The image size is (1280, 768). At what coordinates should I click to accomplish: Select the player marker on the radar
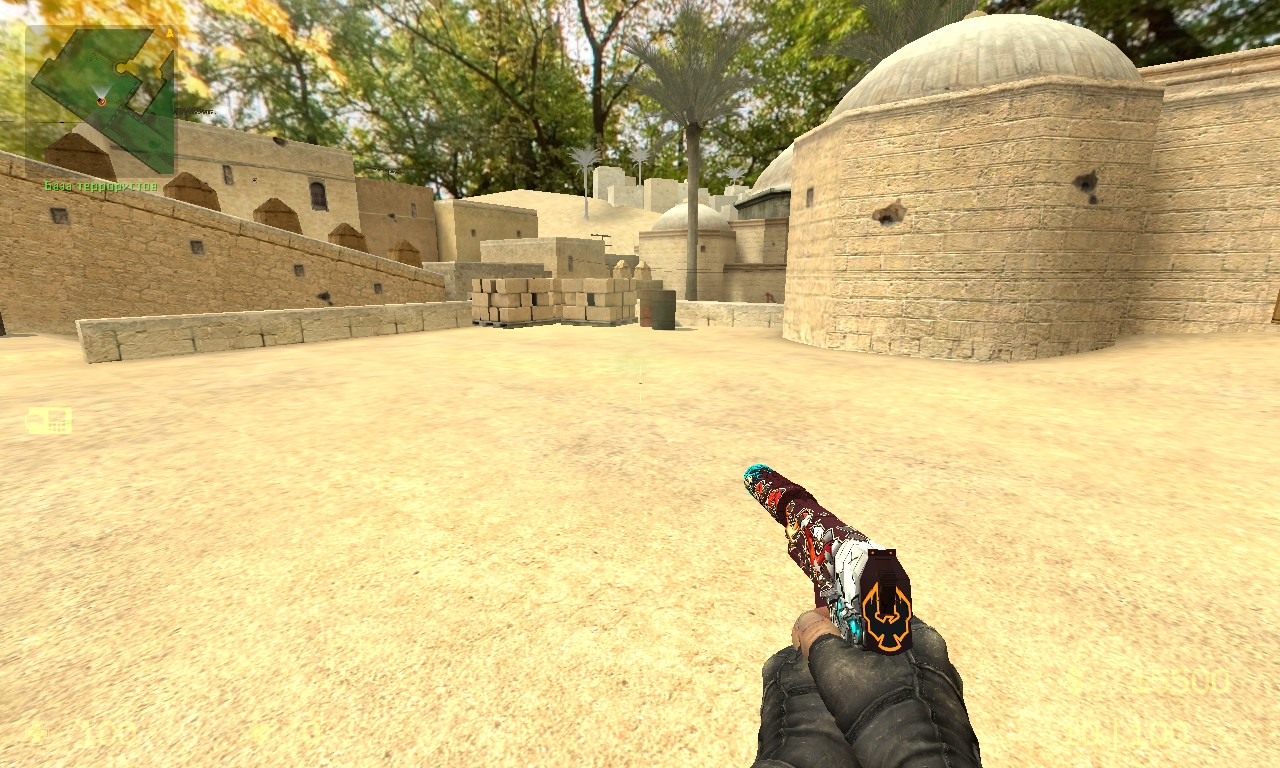[101, 98]
